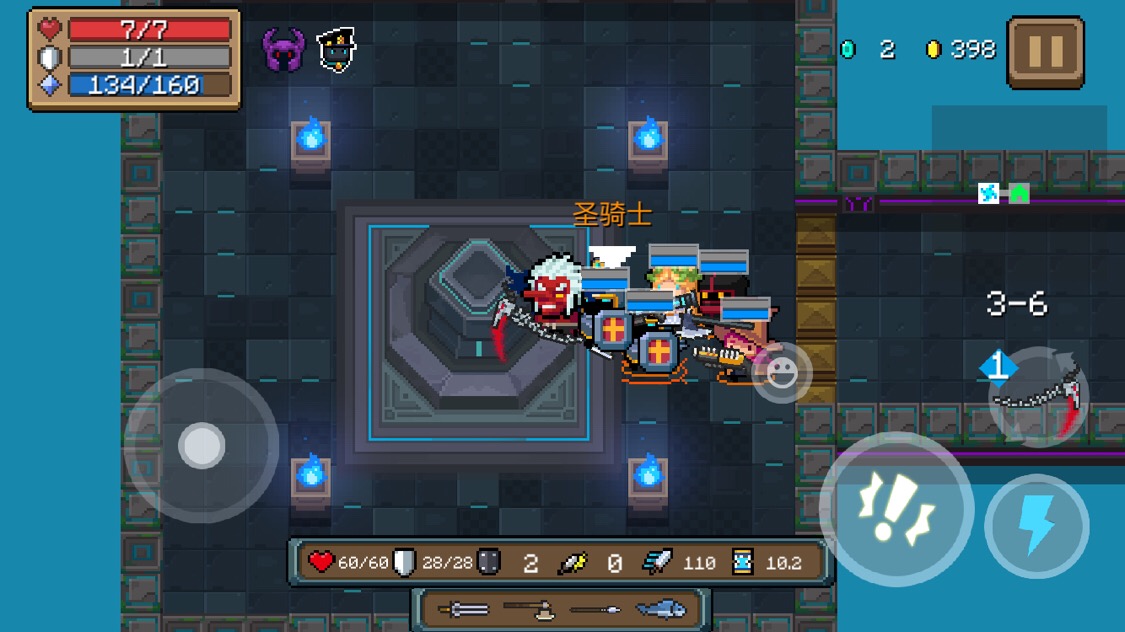Switch weapon using the chain scythe icon
Screen dimensions: 1125x632
(x=1038, y=398)
